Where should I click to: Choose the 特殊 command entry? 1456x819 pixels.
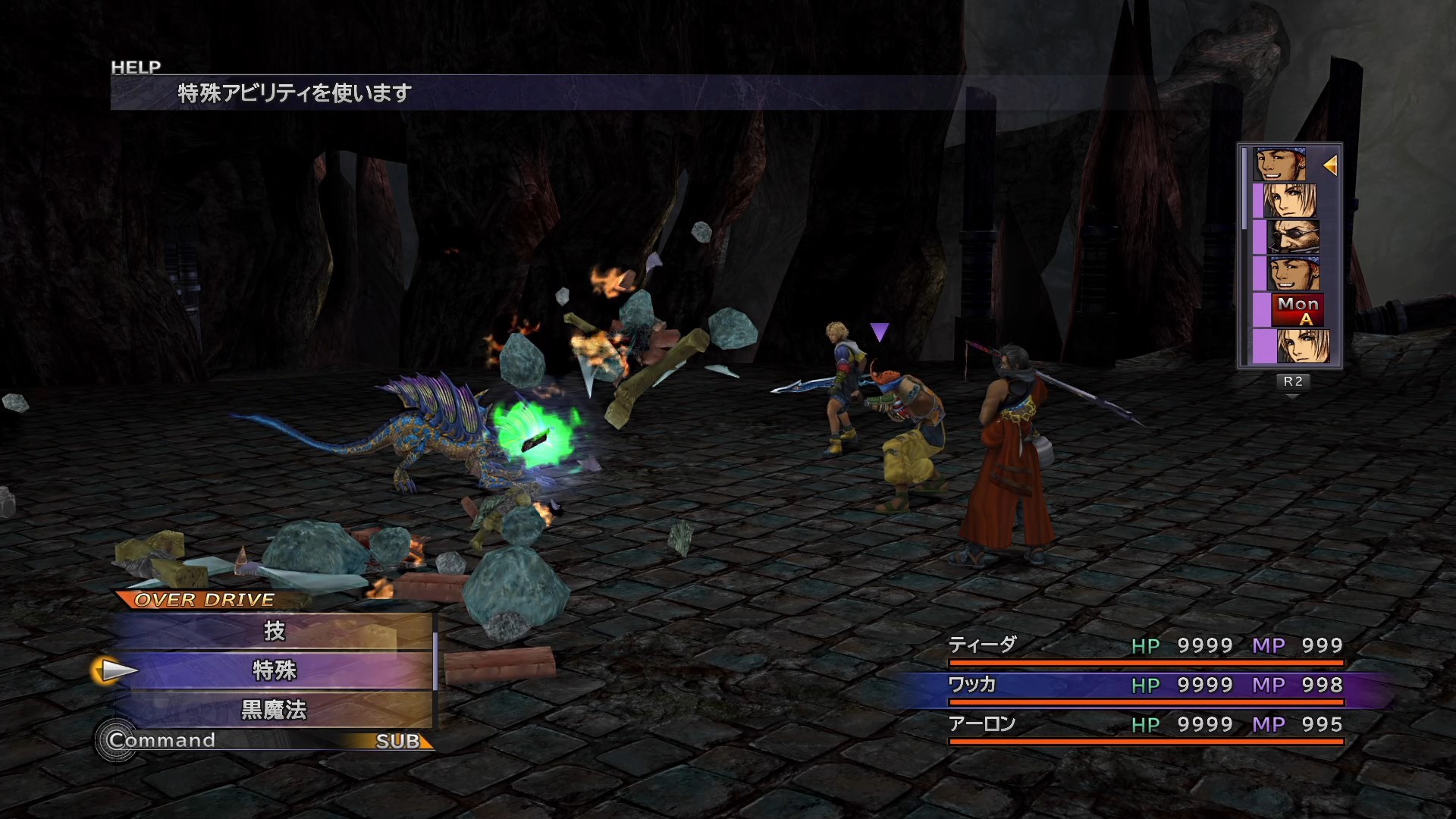[274, 670]
